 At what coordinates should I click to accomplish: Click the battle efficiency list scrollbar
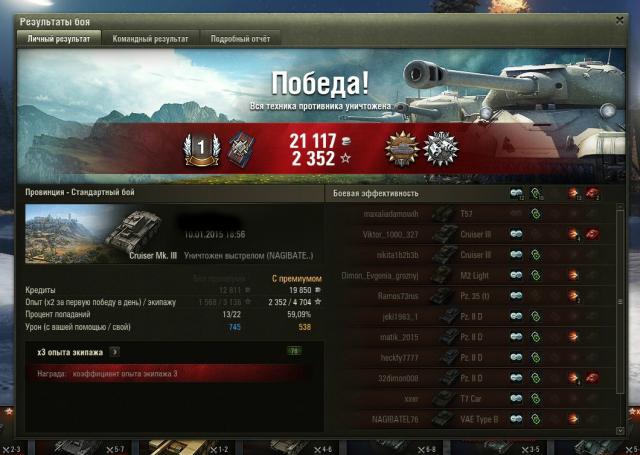619,300
